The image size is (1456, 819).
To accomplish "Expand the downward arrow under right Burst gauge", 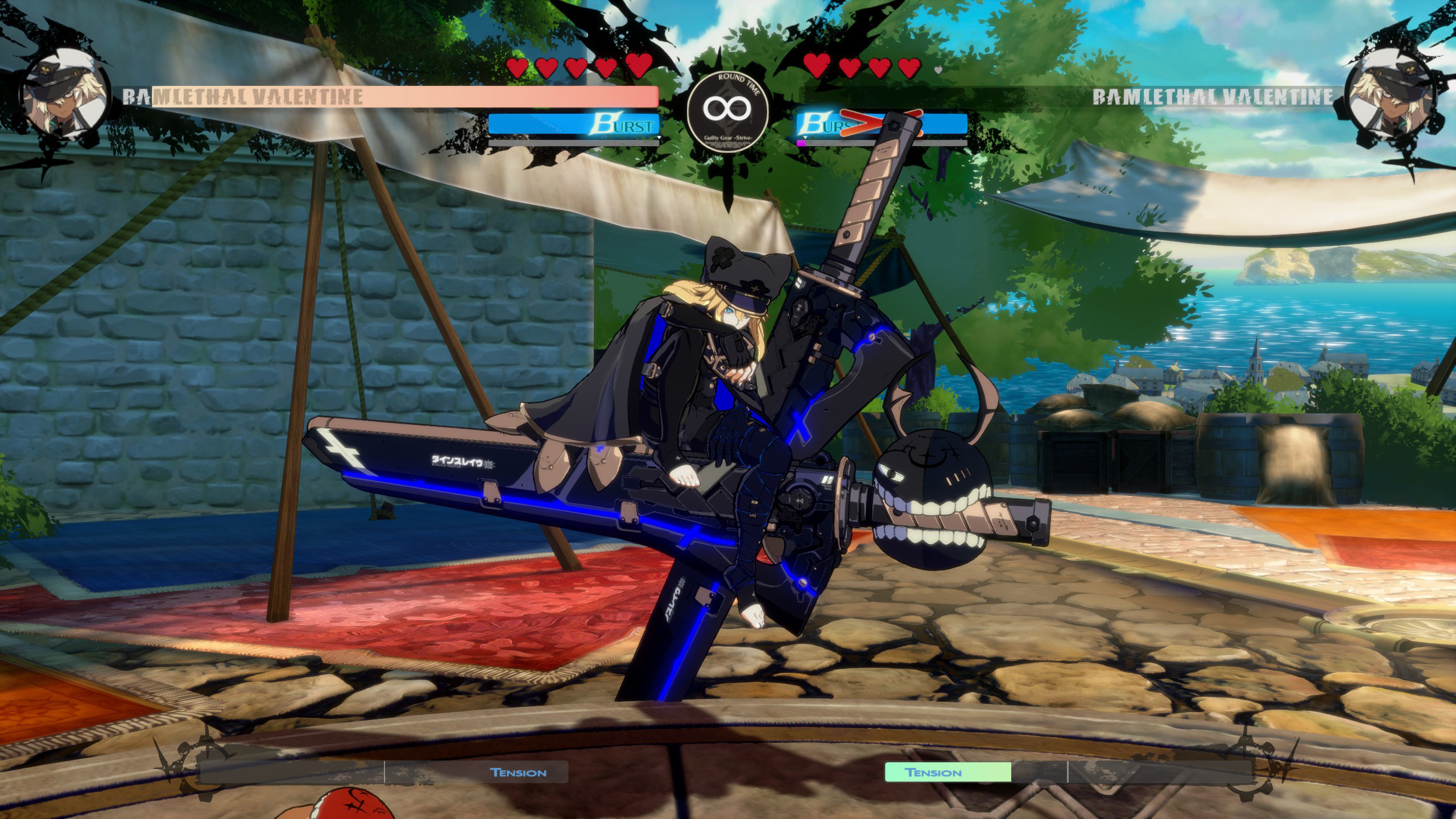I will point(805,138).
